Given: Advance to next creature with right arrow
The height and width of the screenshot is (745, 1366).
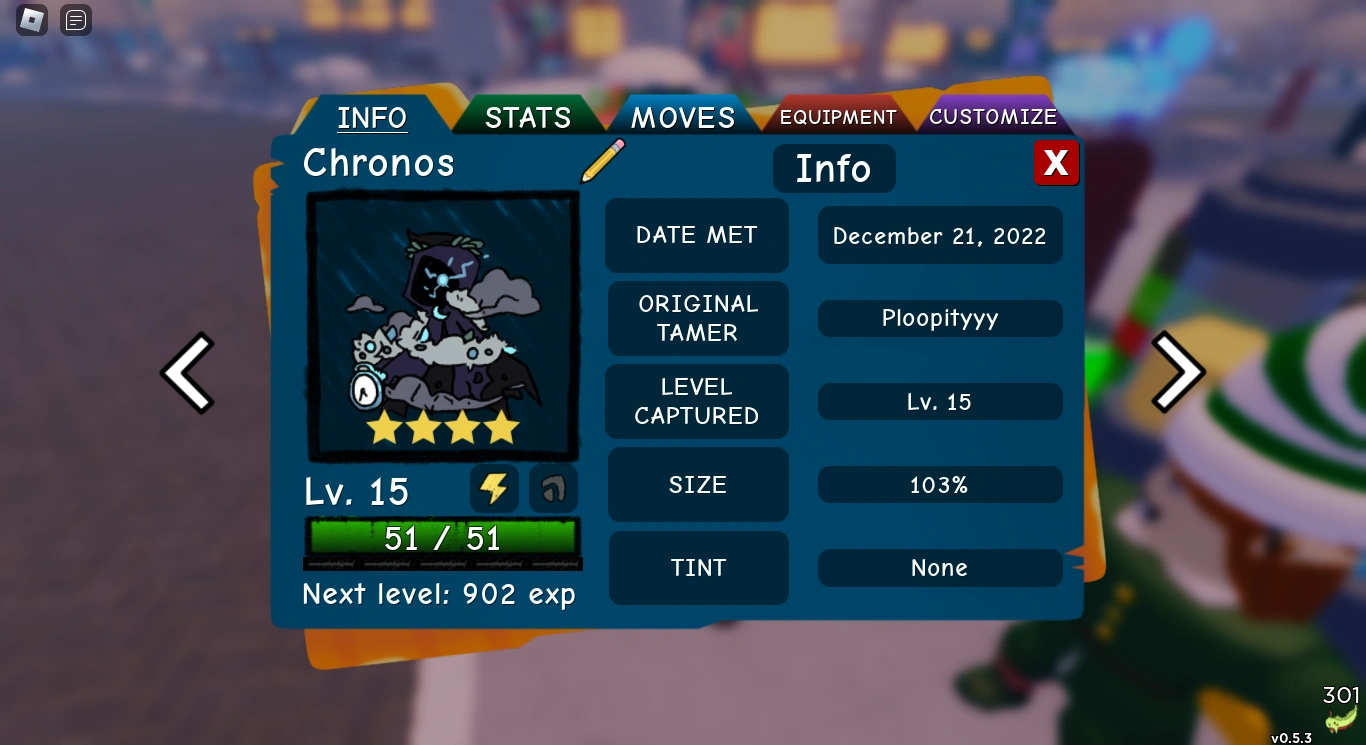Looking at the screenshot, I should pos(1178,372).
